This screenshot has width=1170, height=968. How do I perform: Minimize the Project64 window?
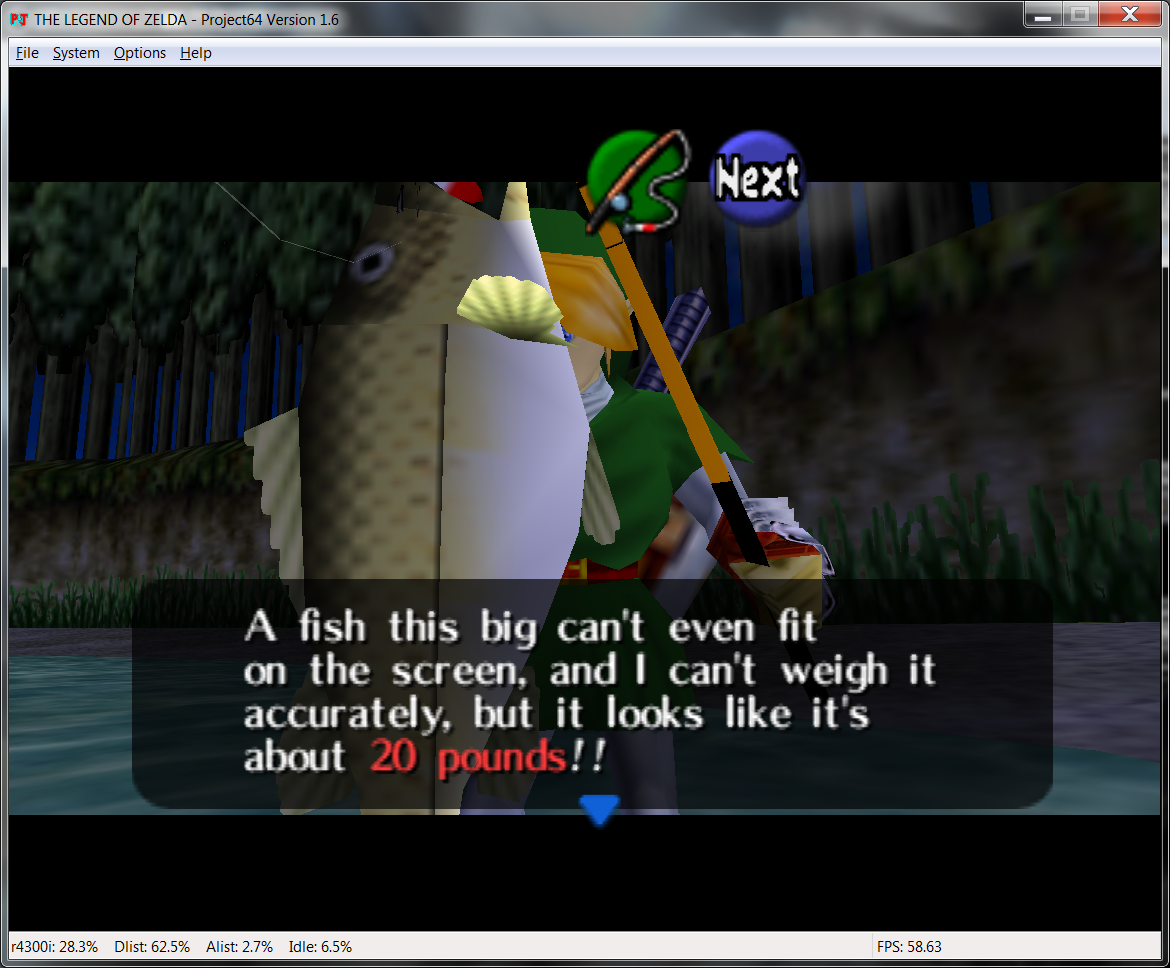[x=1043, y=14]
